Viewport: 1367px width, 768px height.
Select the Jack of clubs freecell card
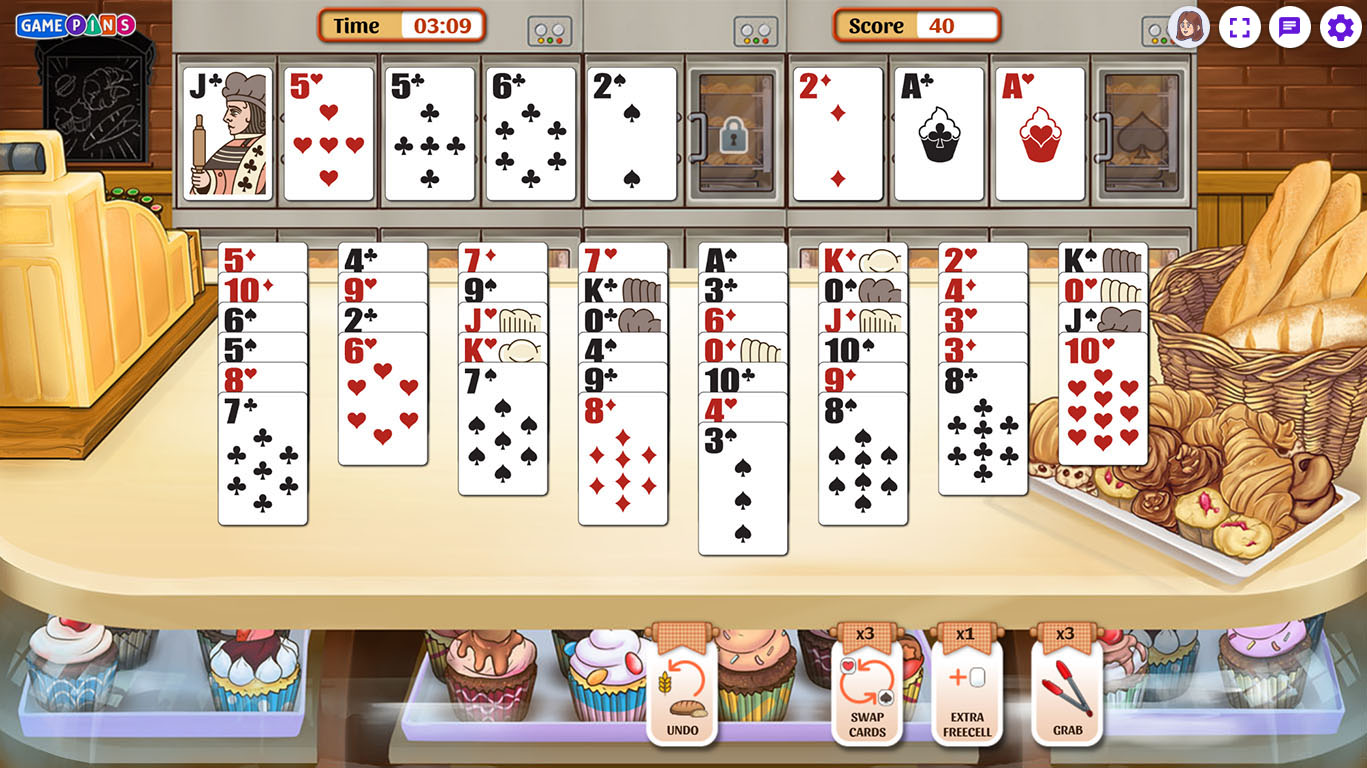[228, 134]
